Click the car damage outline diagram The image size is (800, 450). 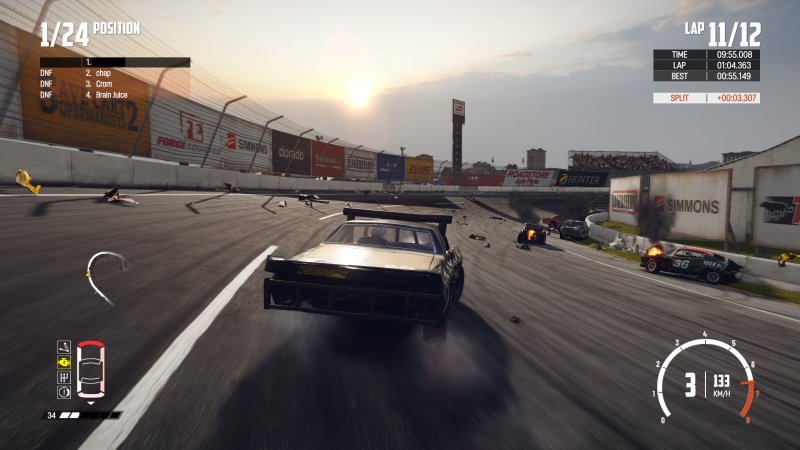tap(90, 369)
